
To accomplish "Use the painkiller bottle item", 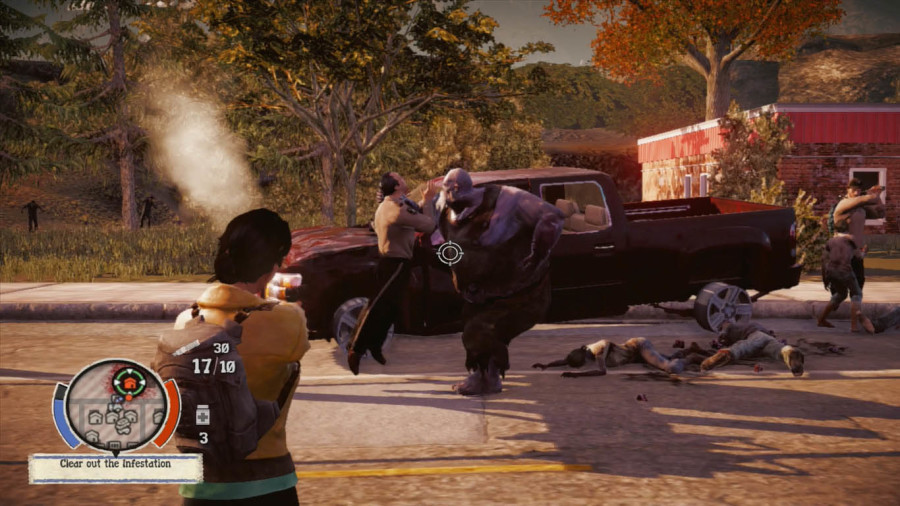I will (x=202, y=414).
